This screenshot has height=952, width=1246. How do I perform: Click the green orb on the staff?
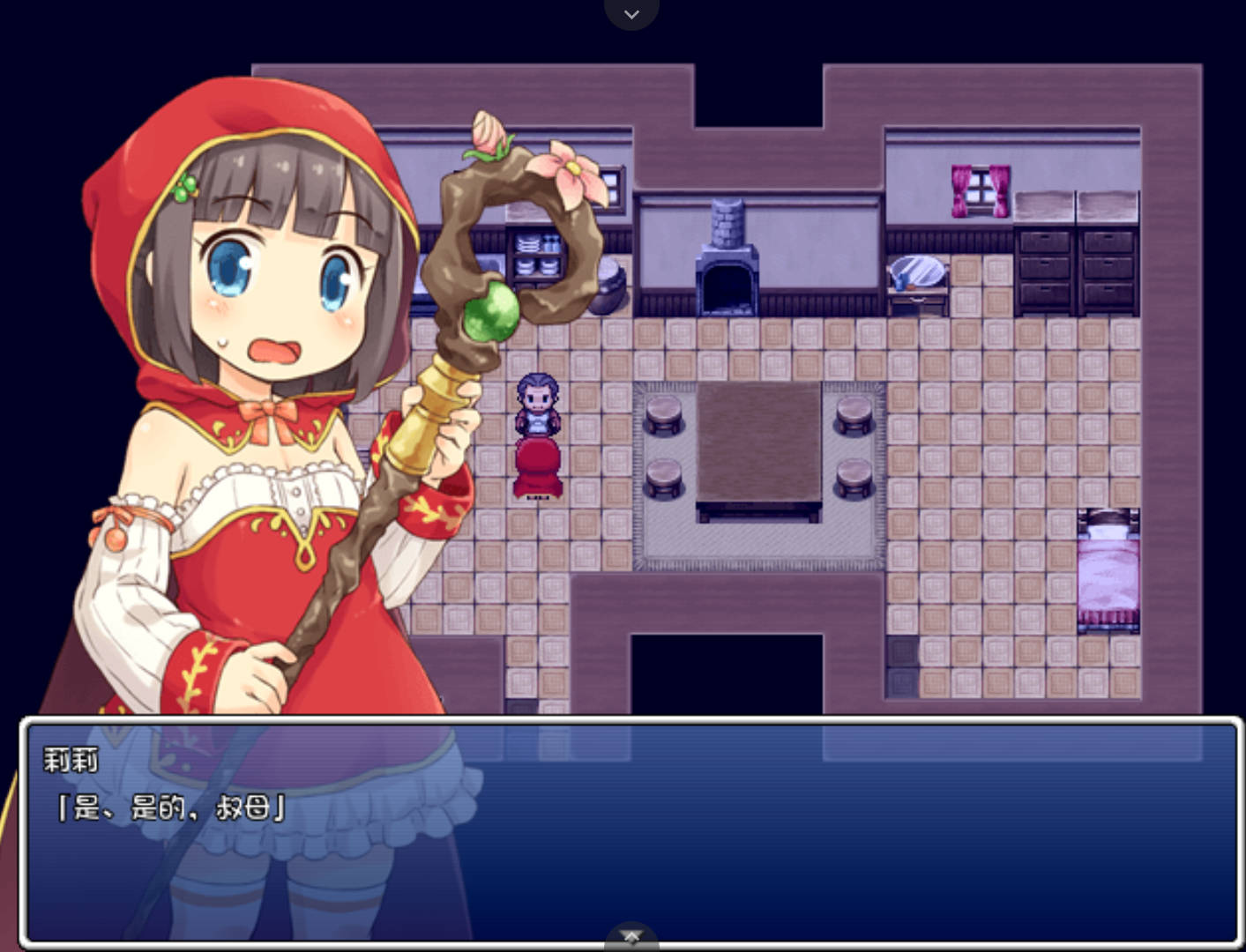[489, 312]
